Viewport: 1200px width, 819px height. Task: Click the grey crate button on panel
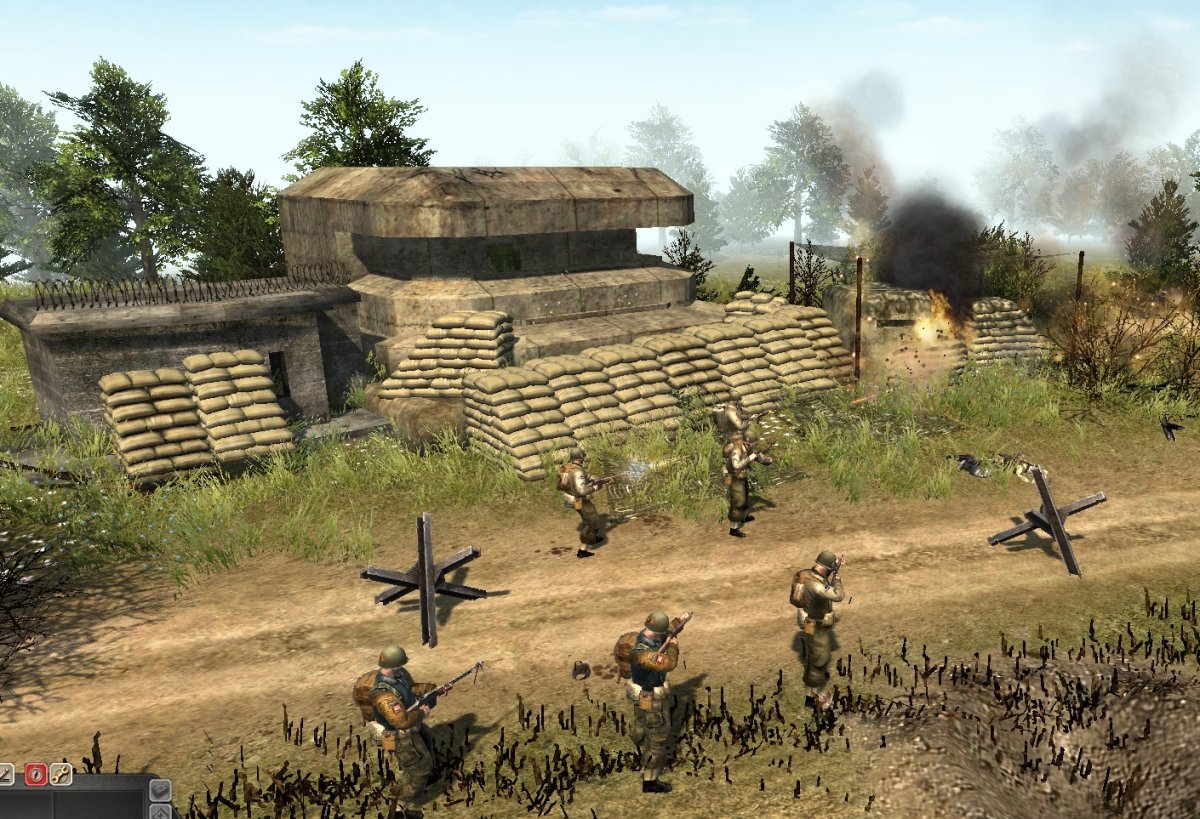coord(160,790)
